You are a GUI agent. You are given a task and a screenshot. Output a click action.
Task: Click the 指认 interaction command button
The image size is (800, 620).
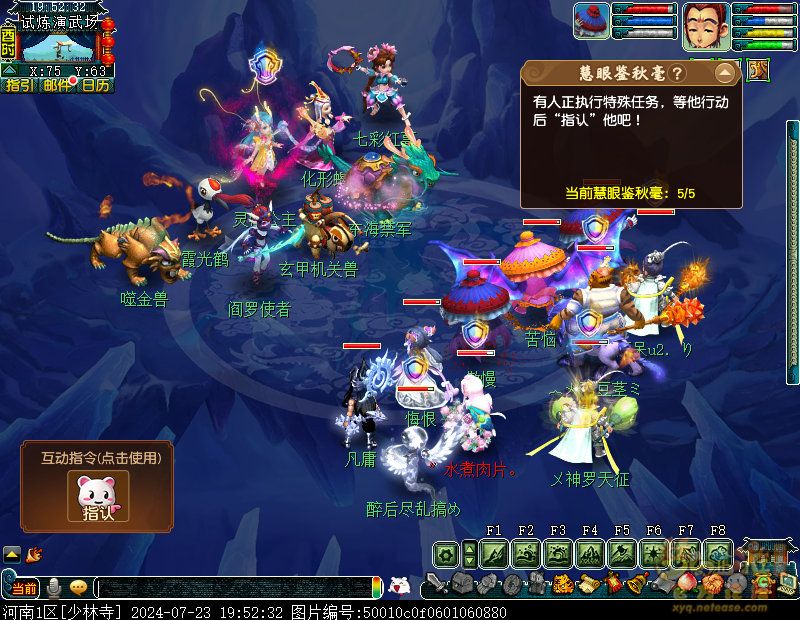pos(98,498)
